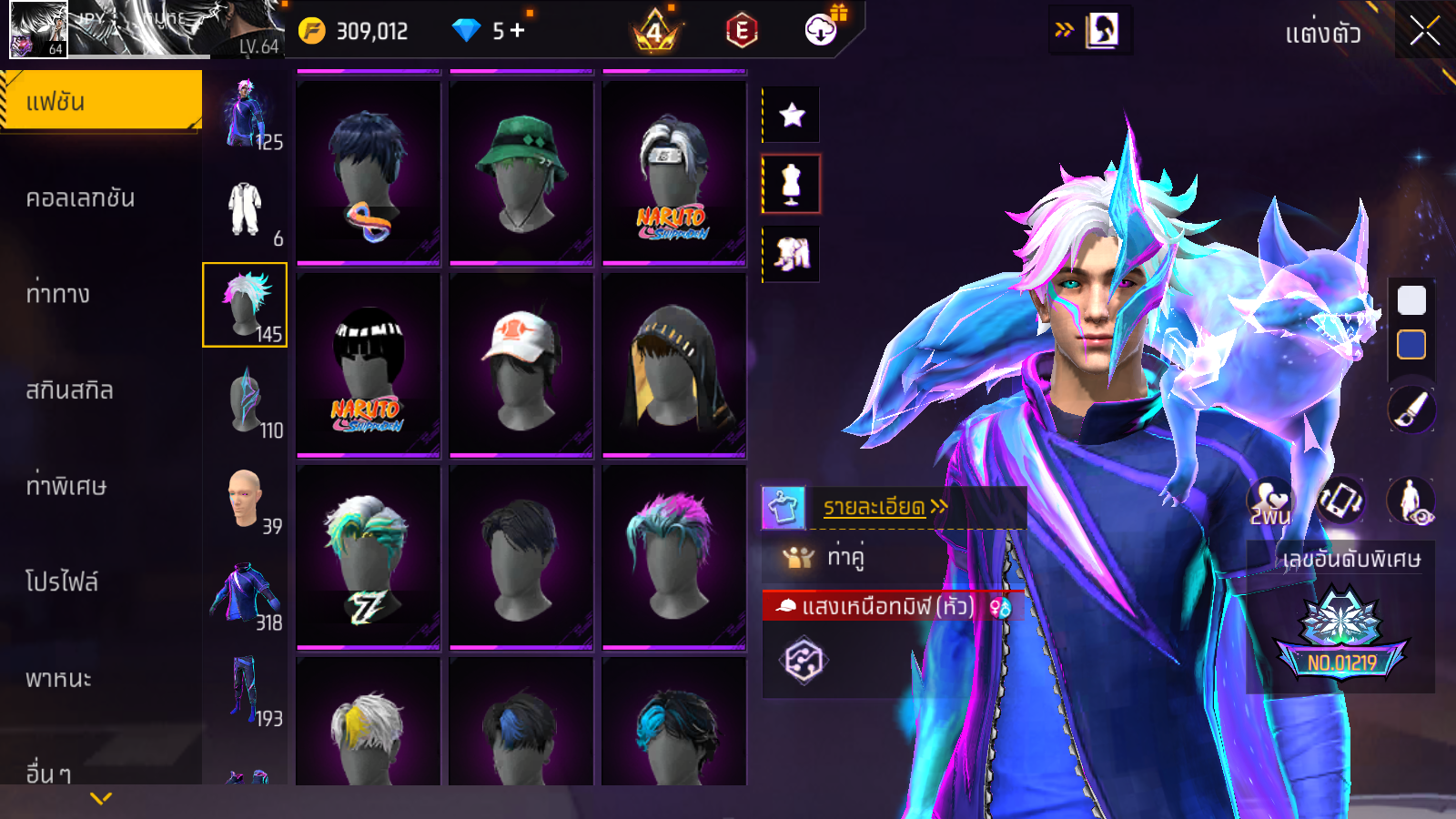Select the mannequin outfit preset icon
The height and width of the screenshot is (819, 1456).
[792, 184]
